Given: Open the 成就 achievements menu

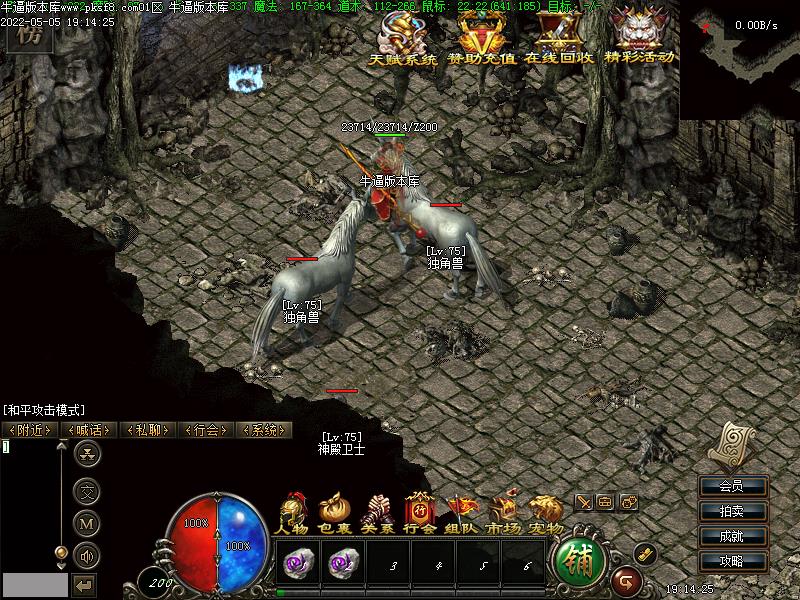Looking at the screenshot, I should pyautogui.click(x=732, y=537).
